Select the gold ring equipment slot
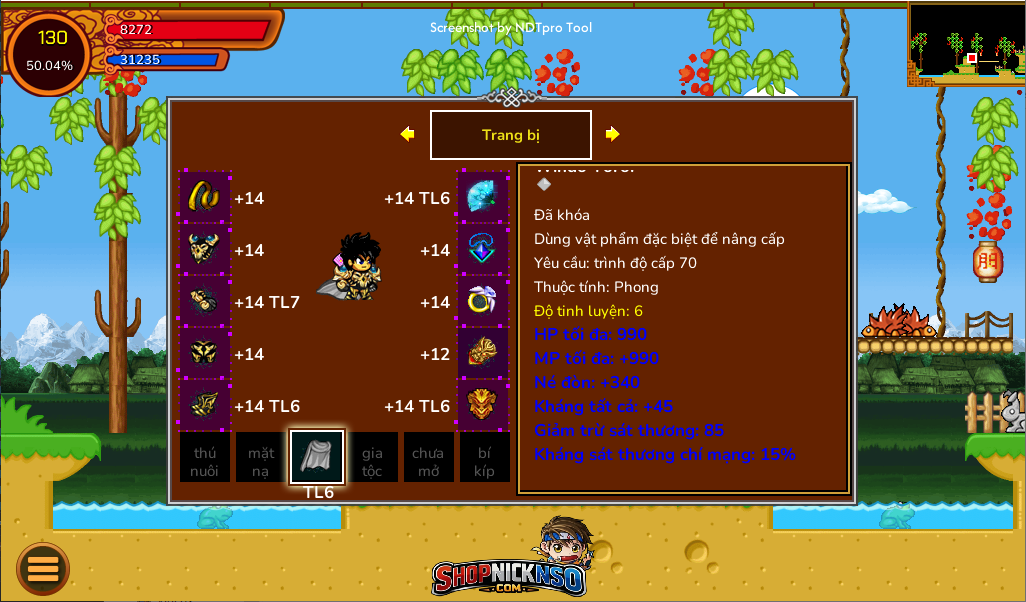Viewport: 1026px width, 602px height. point(483,301)
